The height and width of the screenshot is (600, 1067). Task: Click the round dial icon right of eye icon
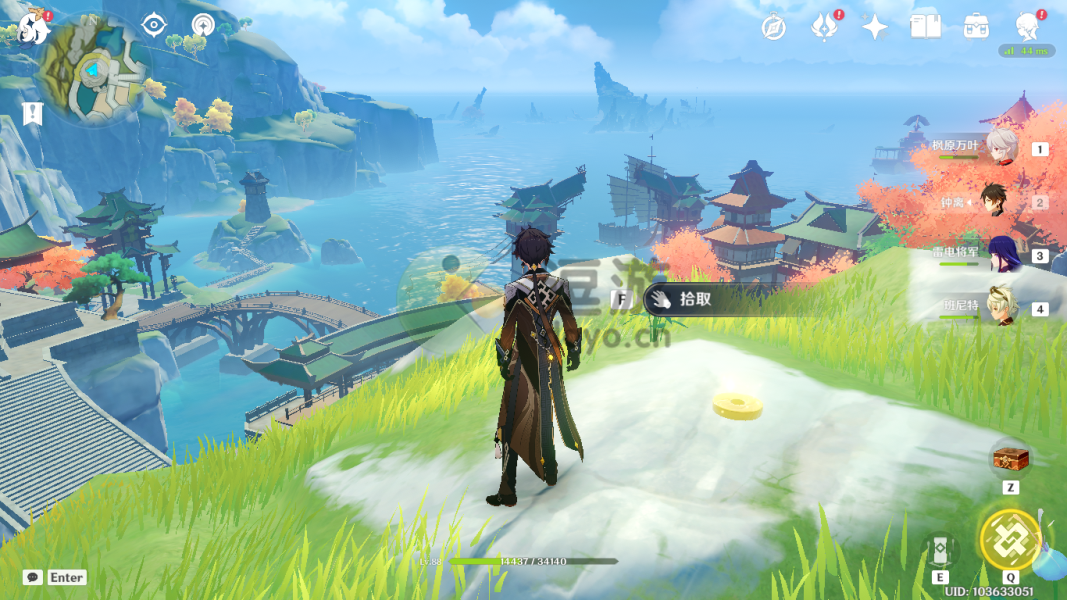pos(203,23)
